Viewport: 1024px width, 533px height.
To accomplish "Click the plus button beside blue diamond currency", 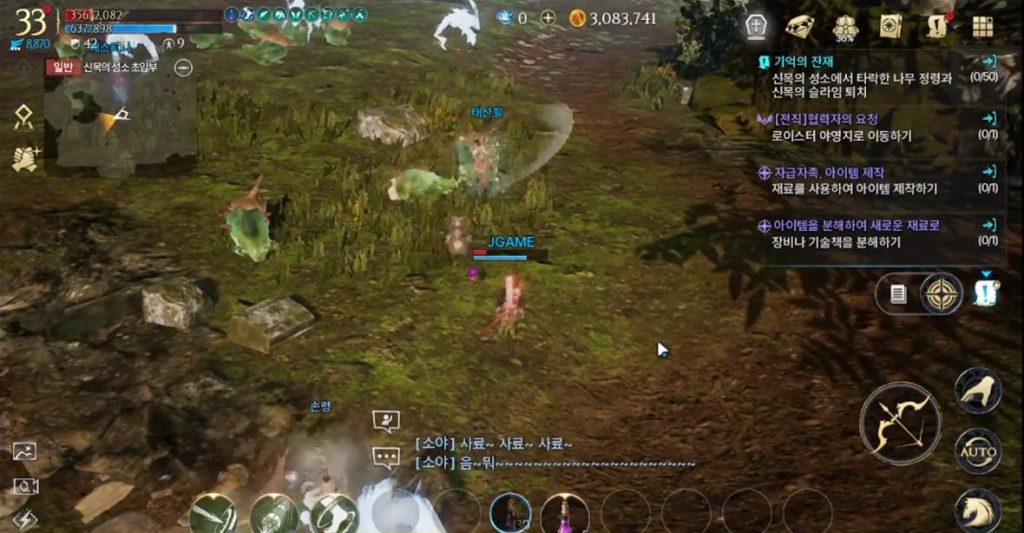I will [548, 18].
